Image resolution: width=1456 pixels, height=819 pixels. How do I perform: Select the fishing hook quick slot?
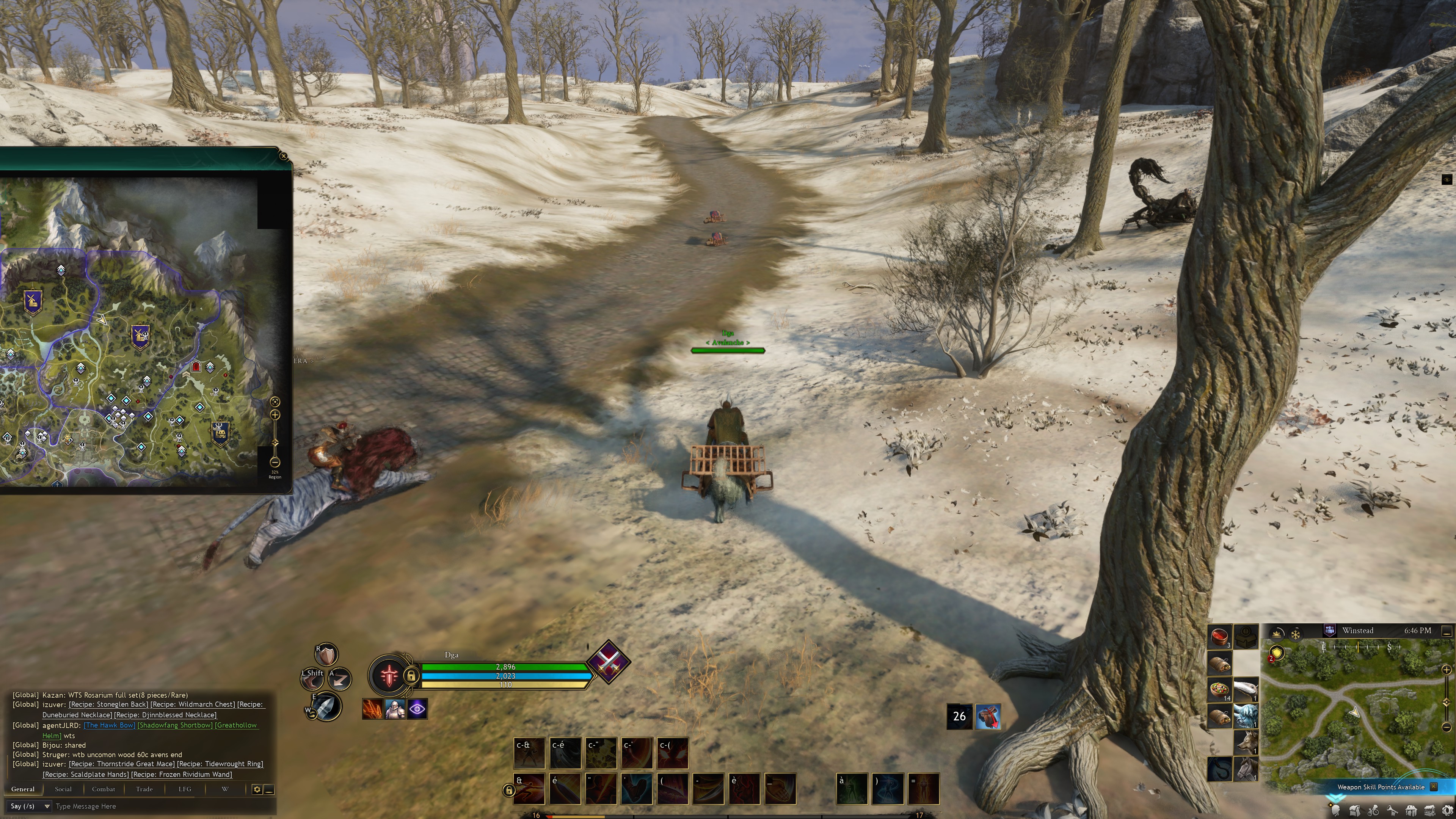(x=1220, y=769)
